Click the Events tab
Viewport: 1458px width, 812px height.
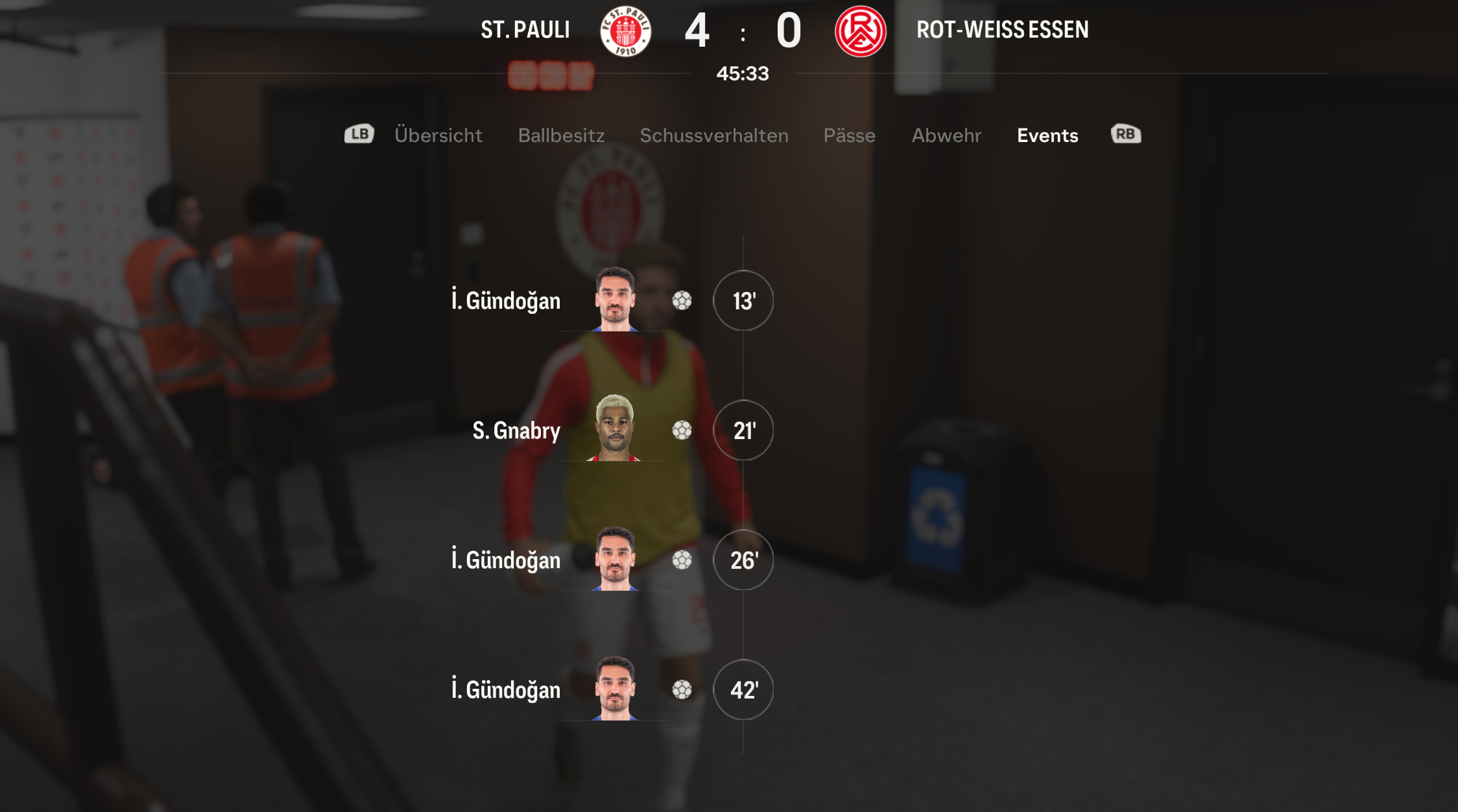pyautogui.click(x=1047, y=135)
